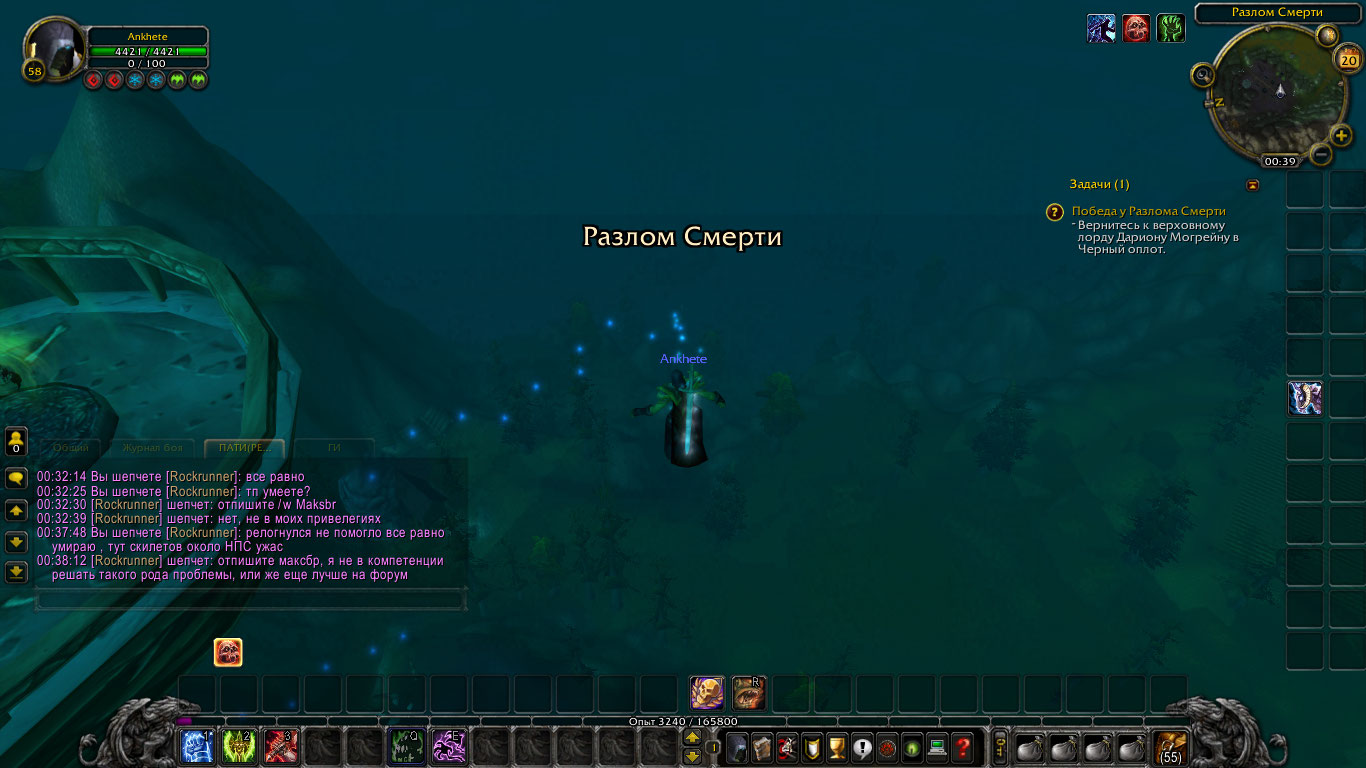Zoom out the minimap with minus button
This screenshot has height=768, width=1366.
[x=1321, y=155]
